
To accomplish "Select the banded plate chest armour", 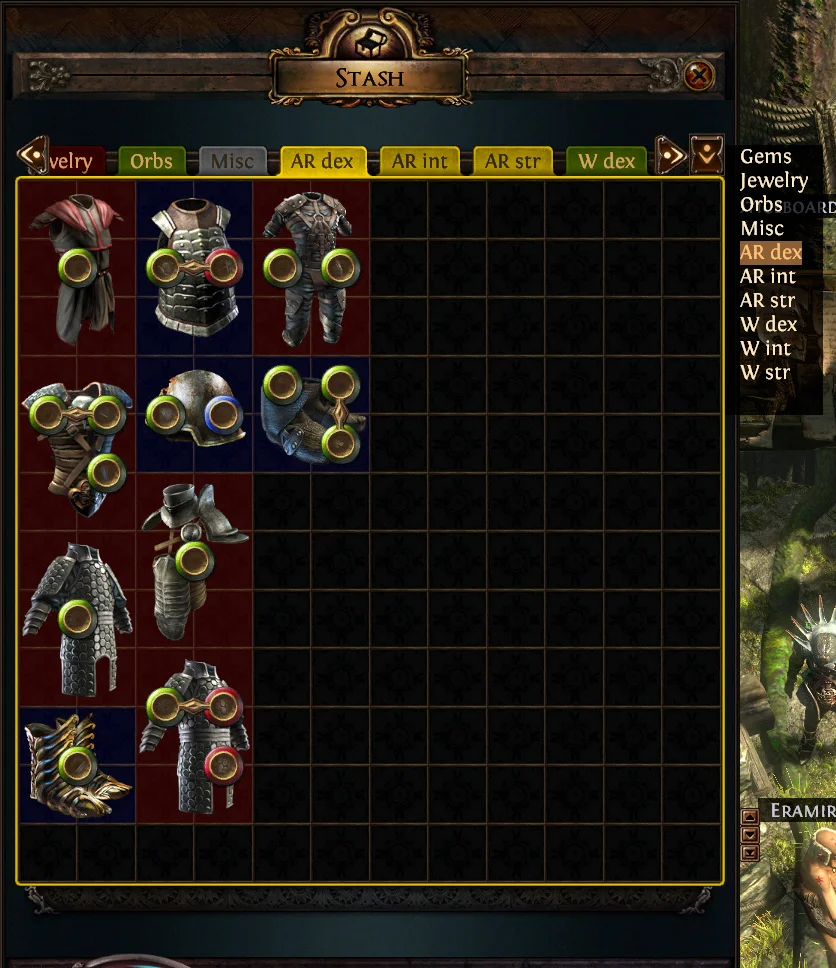I will (x=195, y=265).
